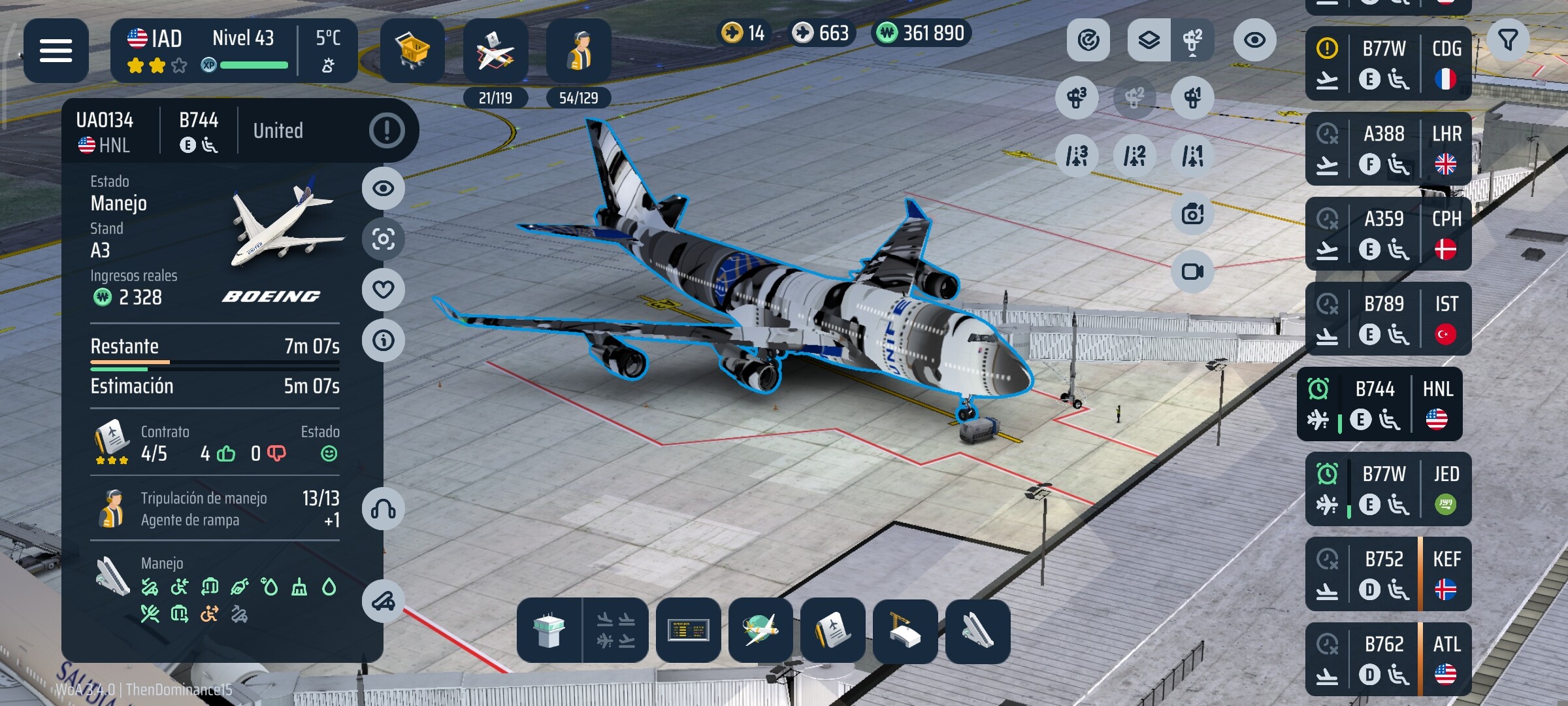
Task: Toggle the eye button beside flight panel
Action: coord(384,188)
